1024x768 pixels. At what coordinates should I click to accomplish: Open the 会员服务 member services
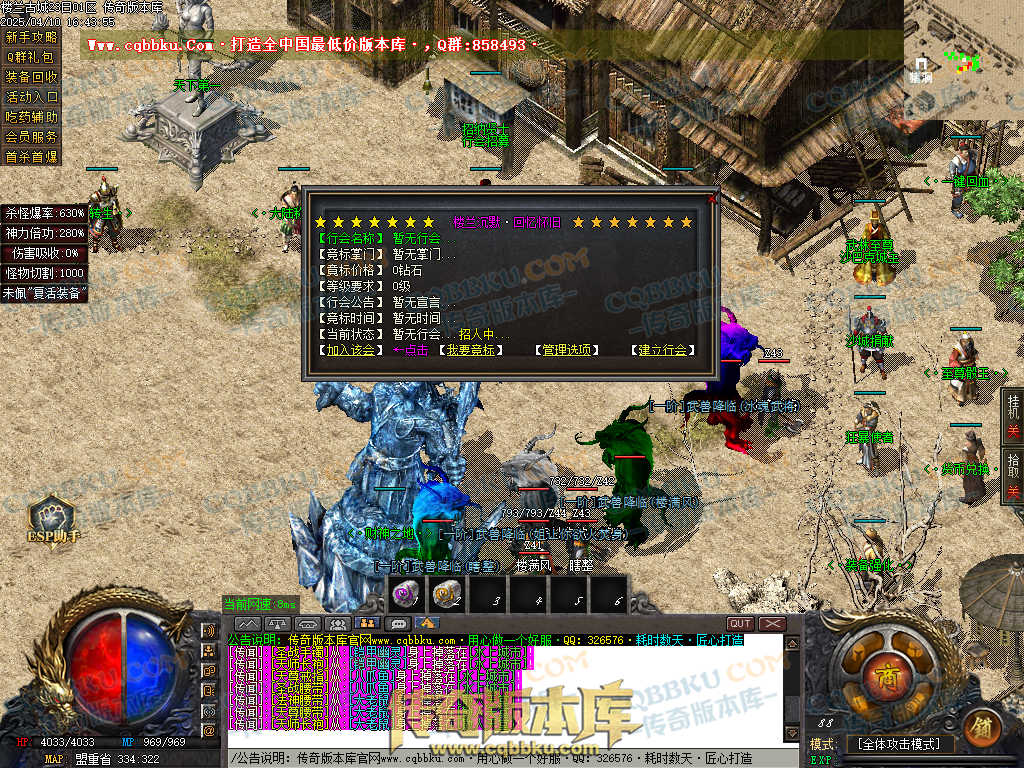pyautogui.click(x=31, y=137)
